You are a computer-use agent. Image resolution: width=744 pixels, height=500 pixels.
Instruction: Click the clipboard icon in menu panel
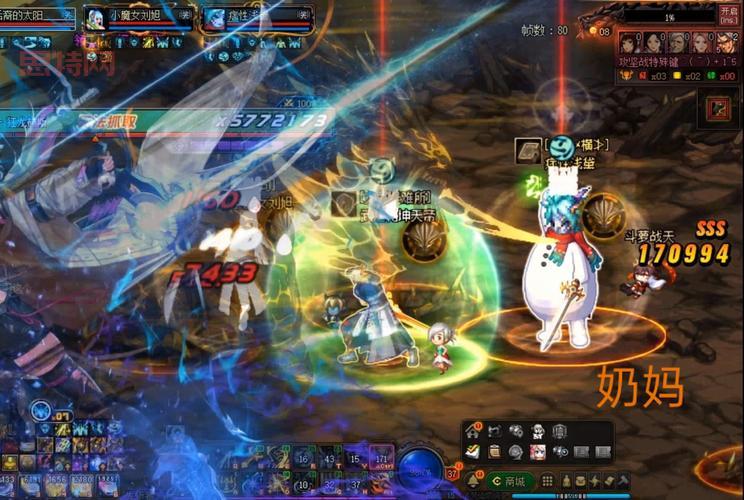pos(494,452)
